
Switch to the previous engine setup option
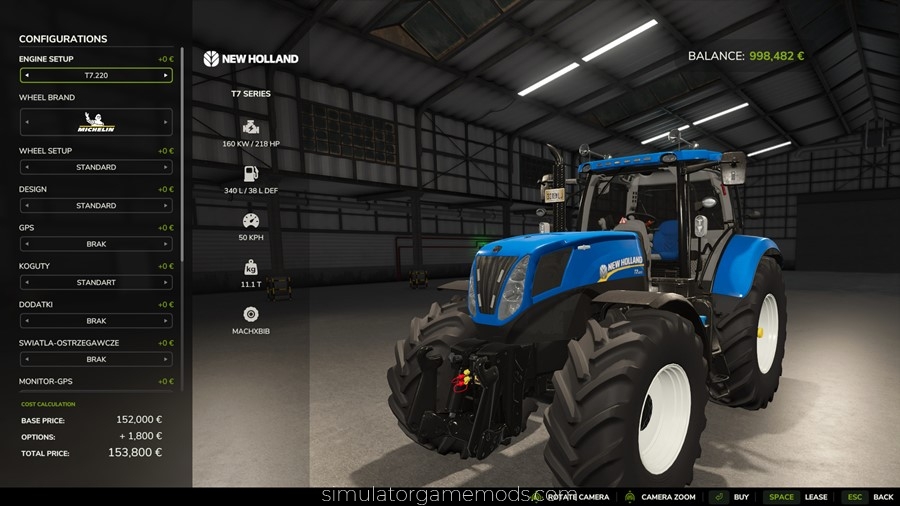[x=26, y=75]
